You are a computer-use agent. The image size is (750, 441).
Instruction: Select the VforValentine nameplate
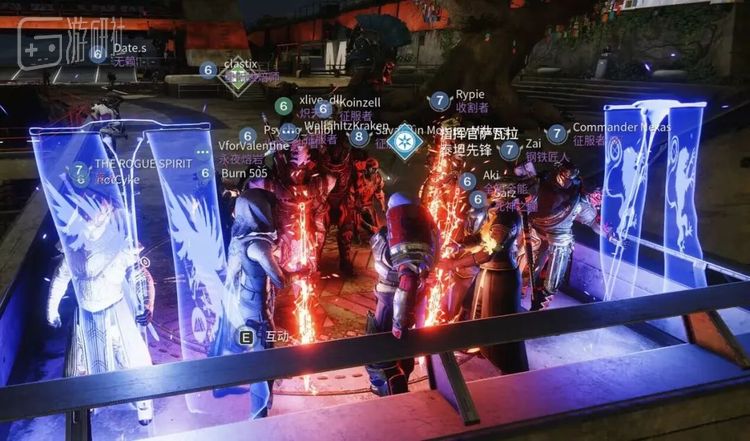[x=253, y=146]
